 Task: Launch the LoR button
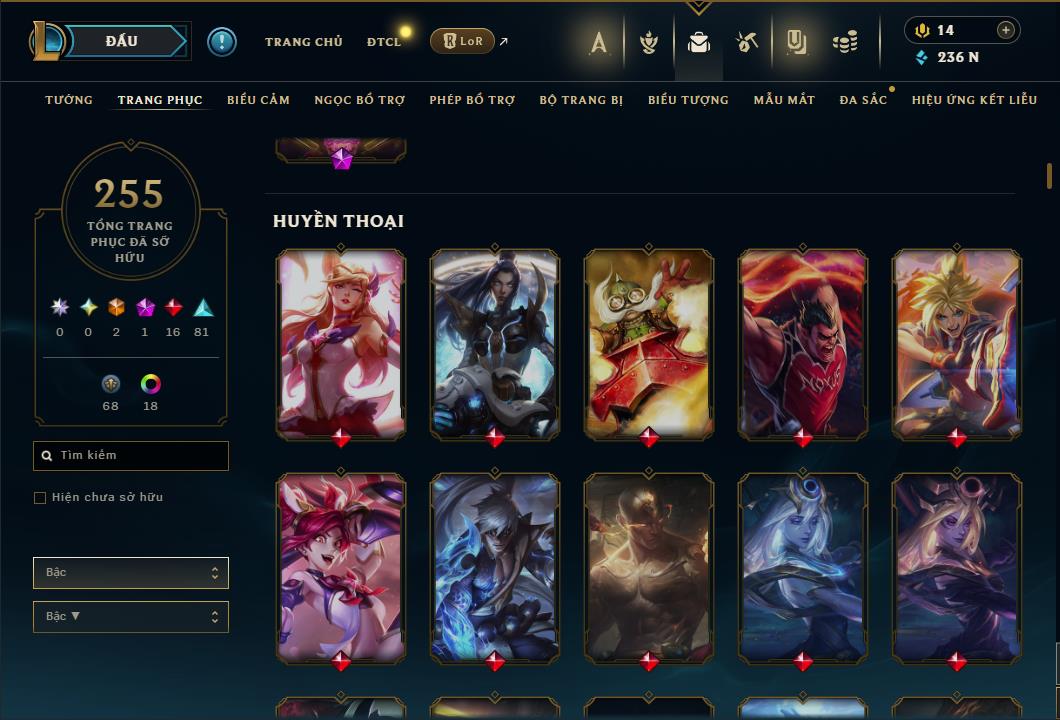click(x=463, y=41)
